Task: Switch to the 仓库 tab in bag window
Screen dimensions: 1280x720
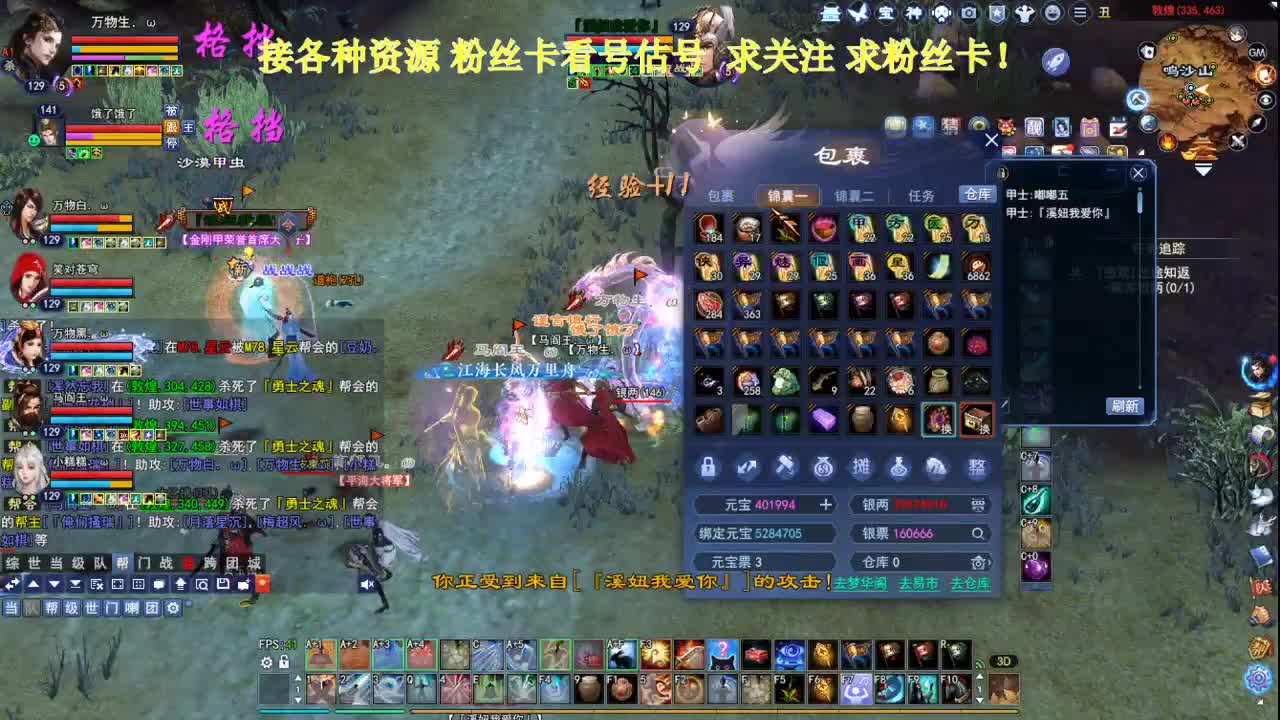Action: (x=978, y=195)
